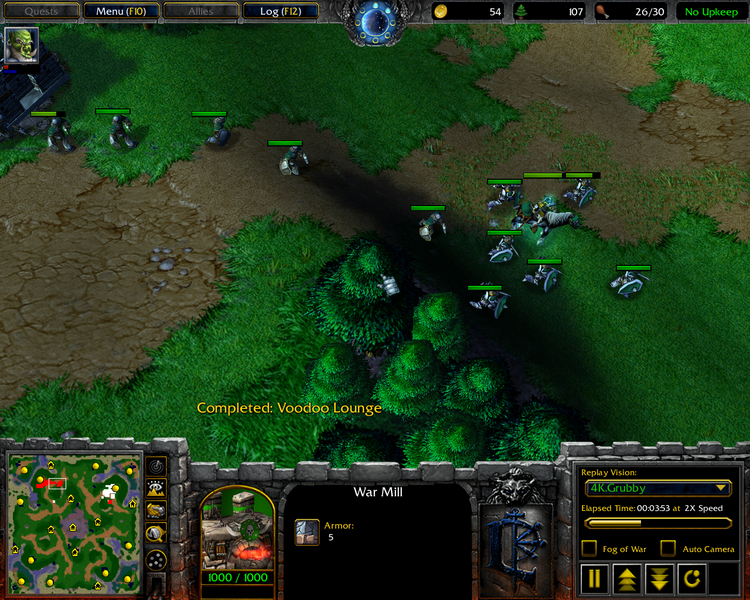Enable the Auto Camera checkbox

tap(668, 548)
